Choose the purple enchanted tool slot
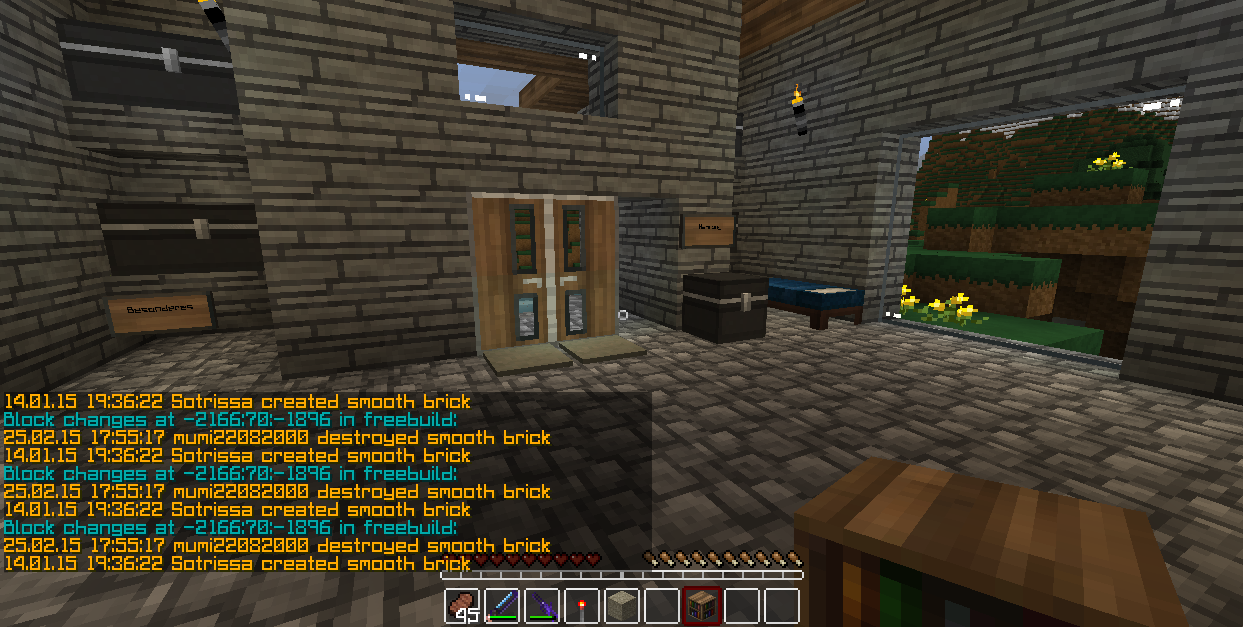Viewport: 1243px width, 627px height. [x=542, y=606]
